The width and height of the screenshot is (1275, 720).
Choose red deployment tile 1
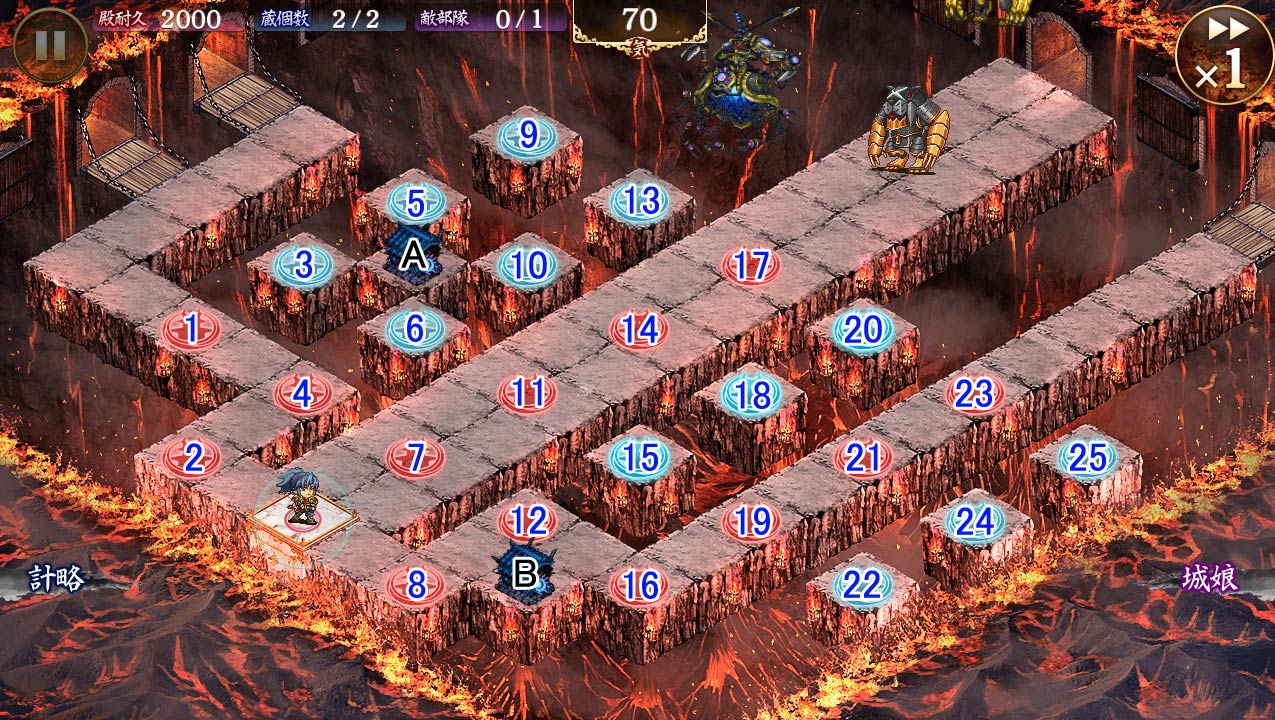point(191,325)
